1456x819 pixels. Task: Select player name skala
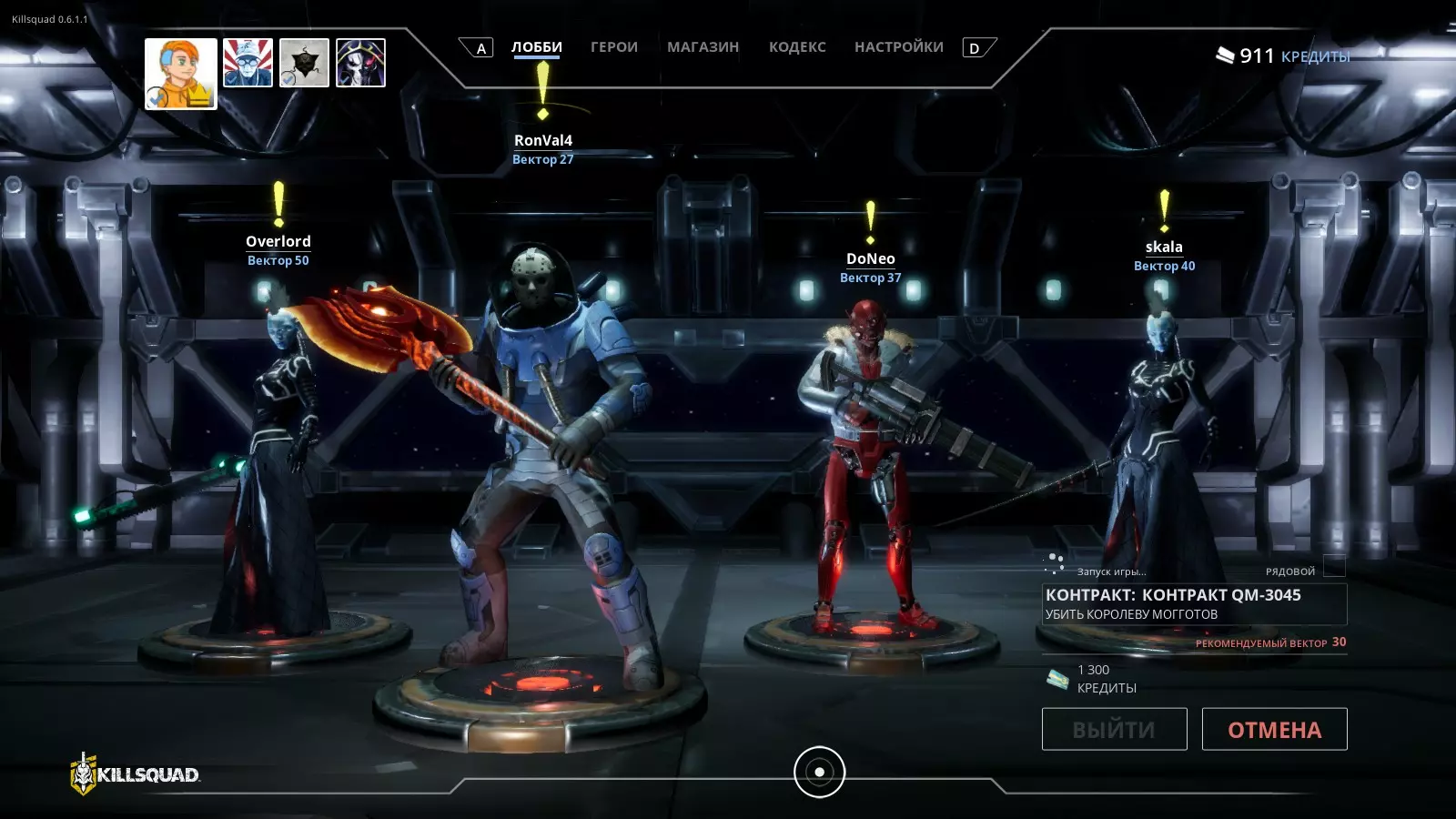tap(1164, 247)
